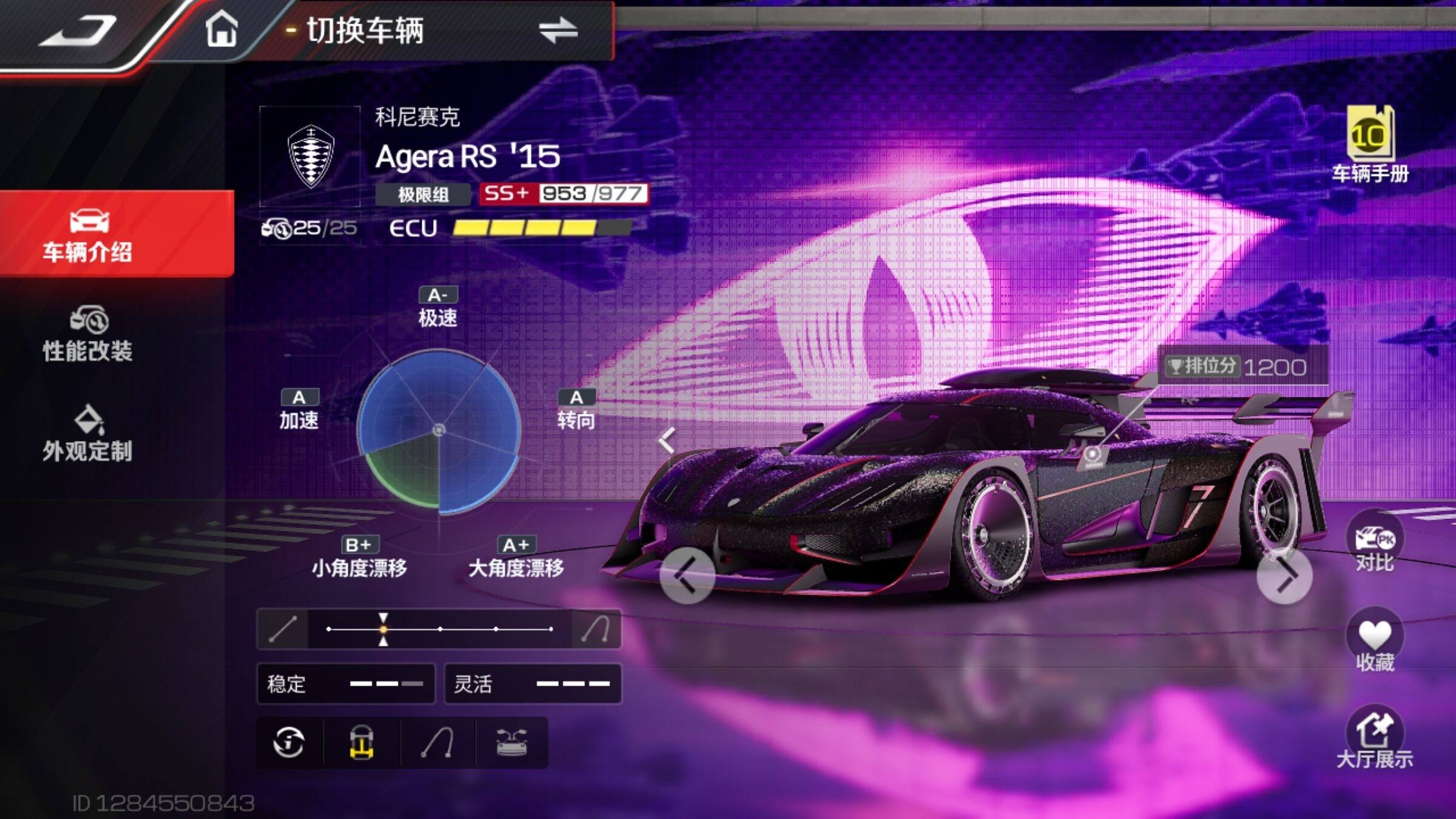View the previous car with left arrow circle

(687, 575)
